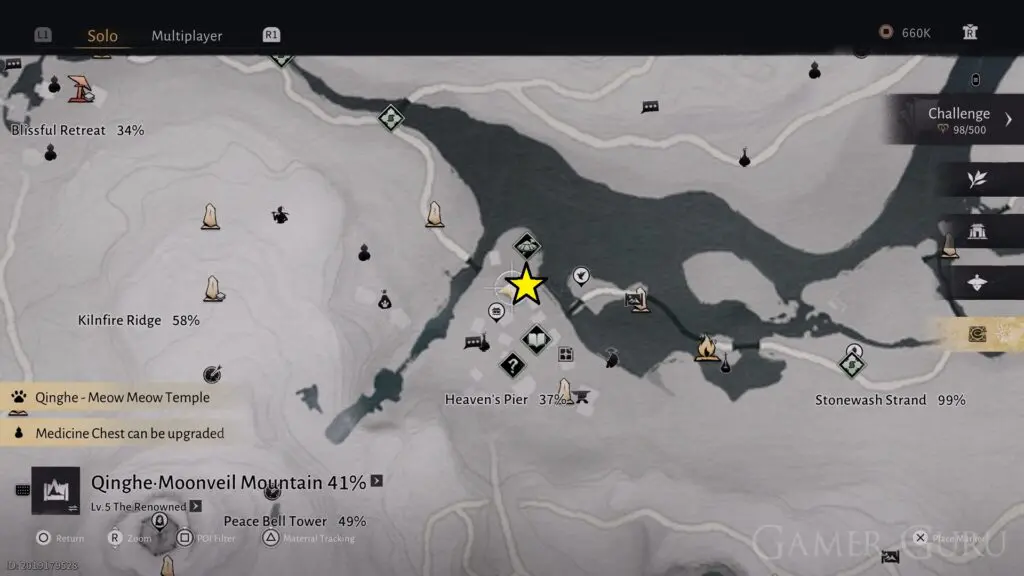Select the question mark diamond marker
The image size is (1024, 576).
[x=513, y=366]
